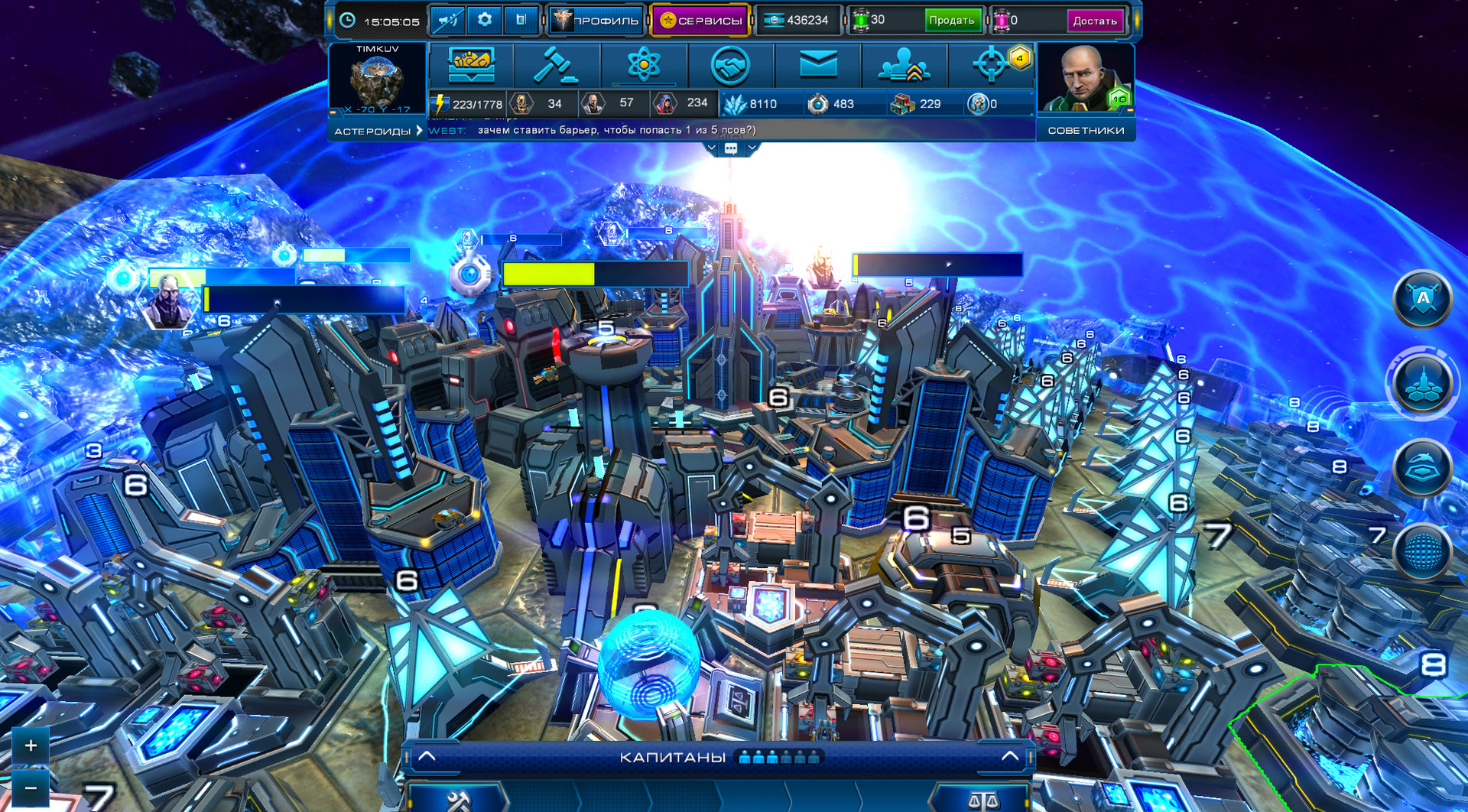Unmute game sound via crossed speaker icon

[448, 20]
